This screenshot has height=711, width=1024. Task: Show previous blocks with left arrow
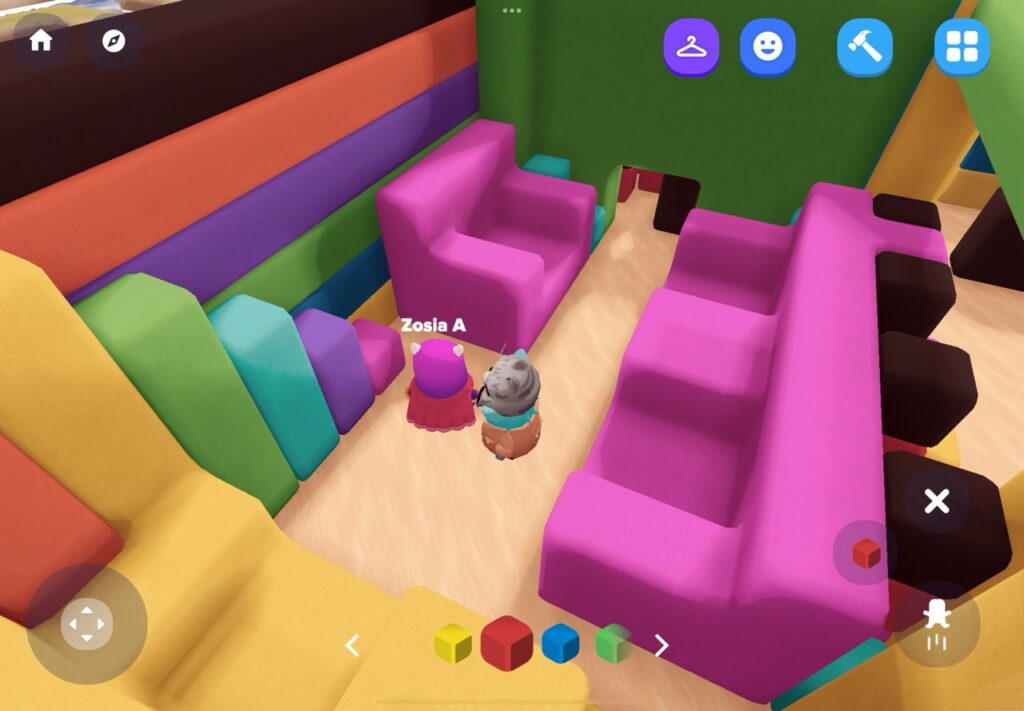(x=352, y=645)
